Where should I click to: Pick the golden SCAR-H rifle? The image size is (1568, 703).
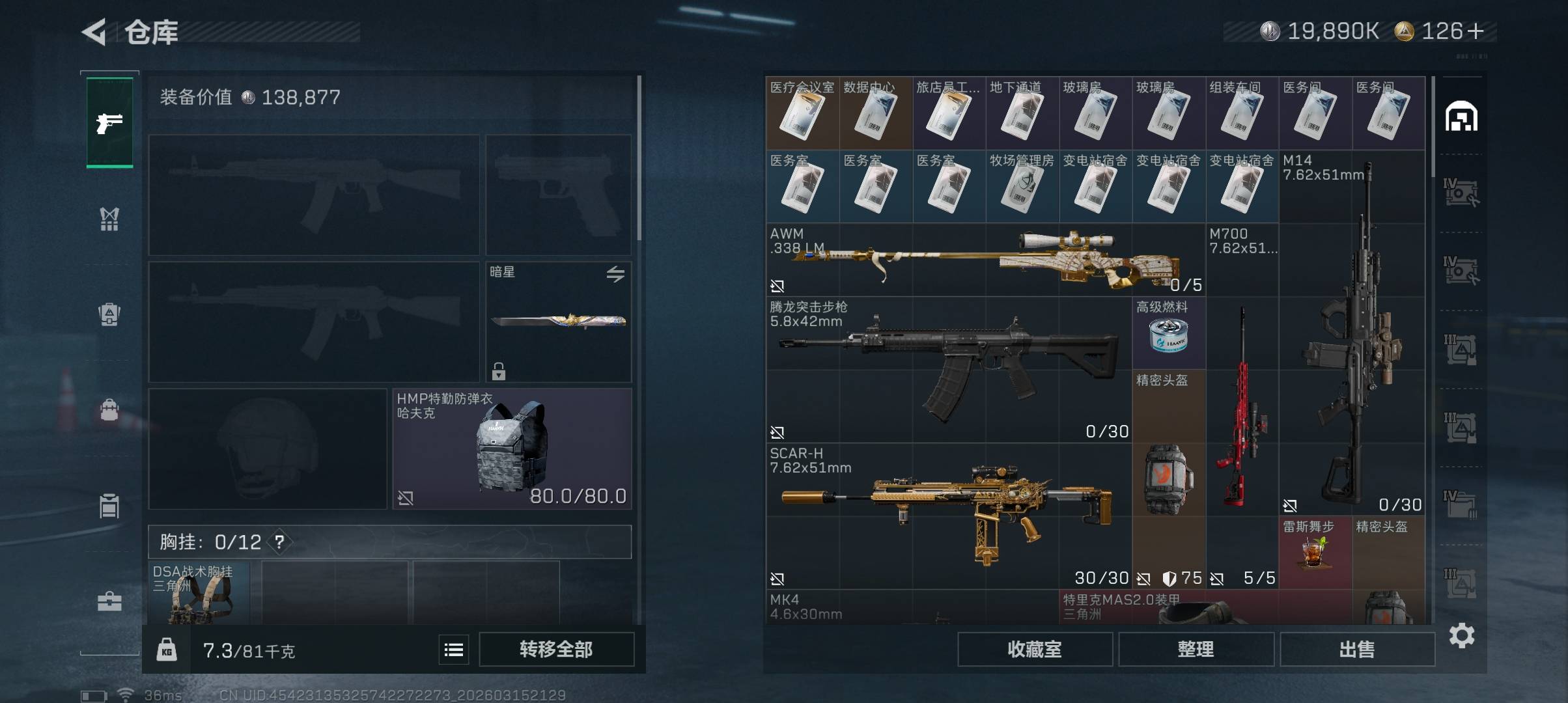(948, 516)
